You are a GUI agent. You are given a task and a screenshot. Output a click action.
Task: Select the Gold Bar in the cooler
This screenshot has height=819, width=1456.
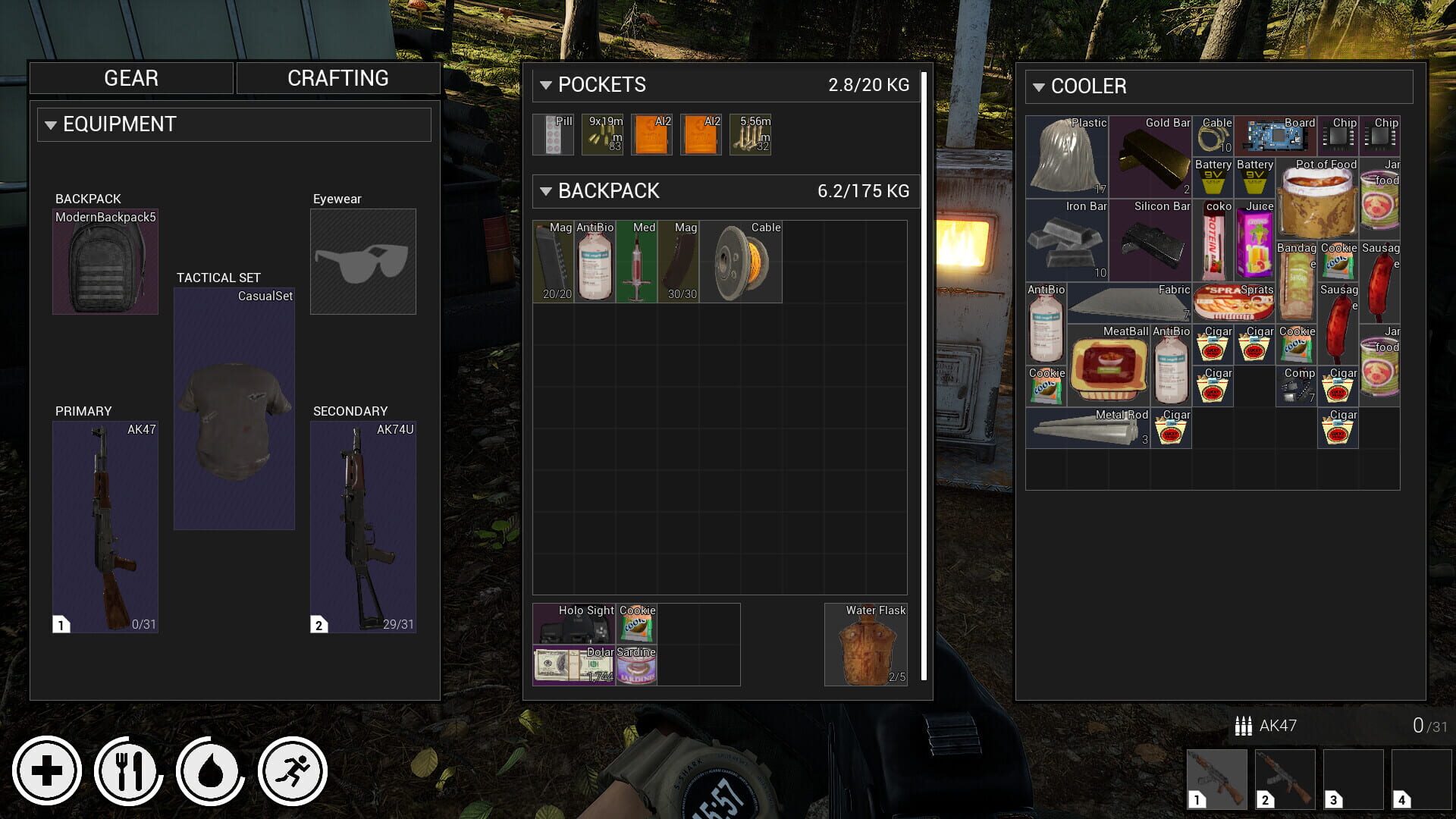point(1150,155)
